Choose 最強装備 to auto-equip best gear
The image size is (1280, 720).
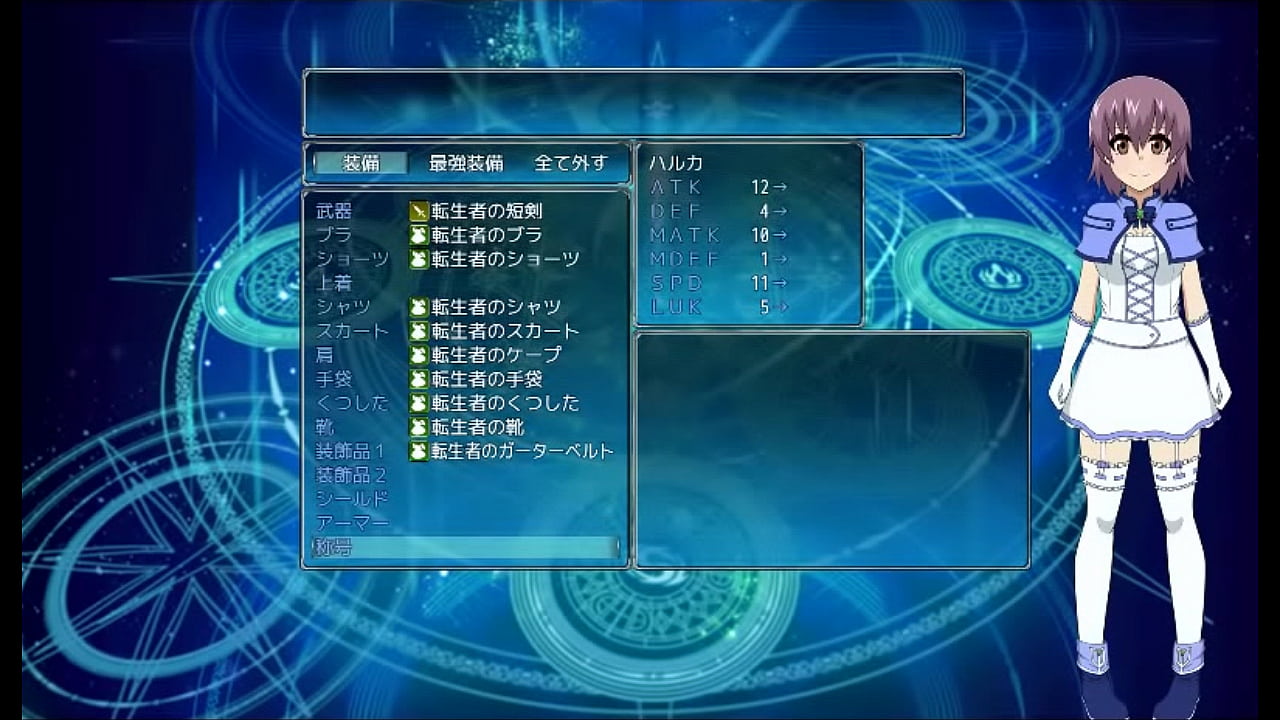[x=466, y=163]
